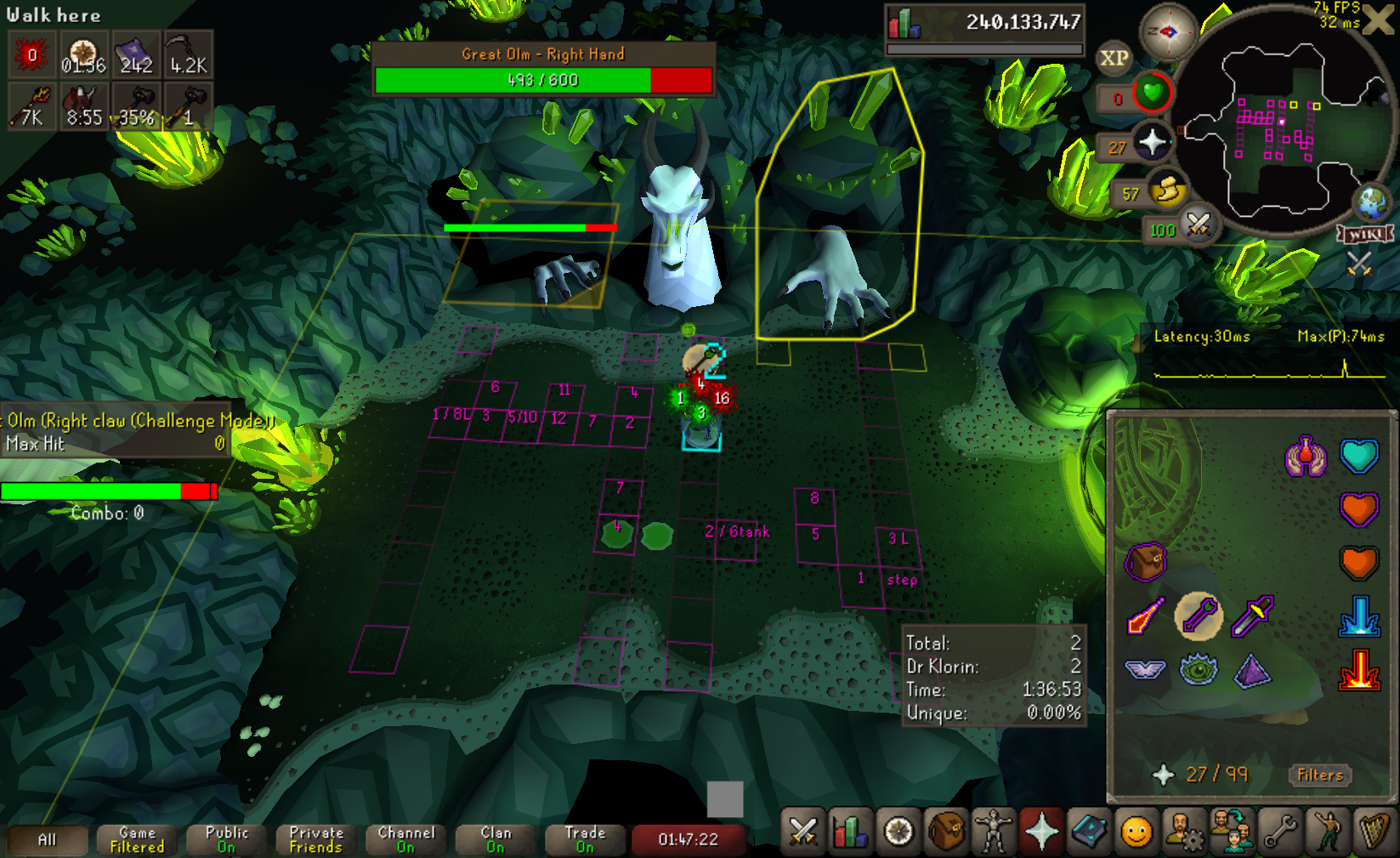Open the inventory backpack tab

coord(946,831)
